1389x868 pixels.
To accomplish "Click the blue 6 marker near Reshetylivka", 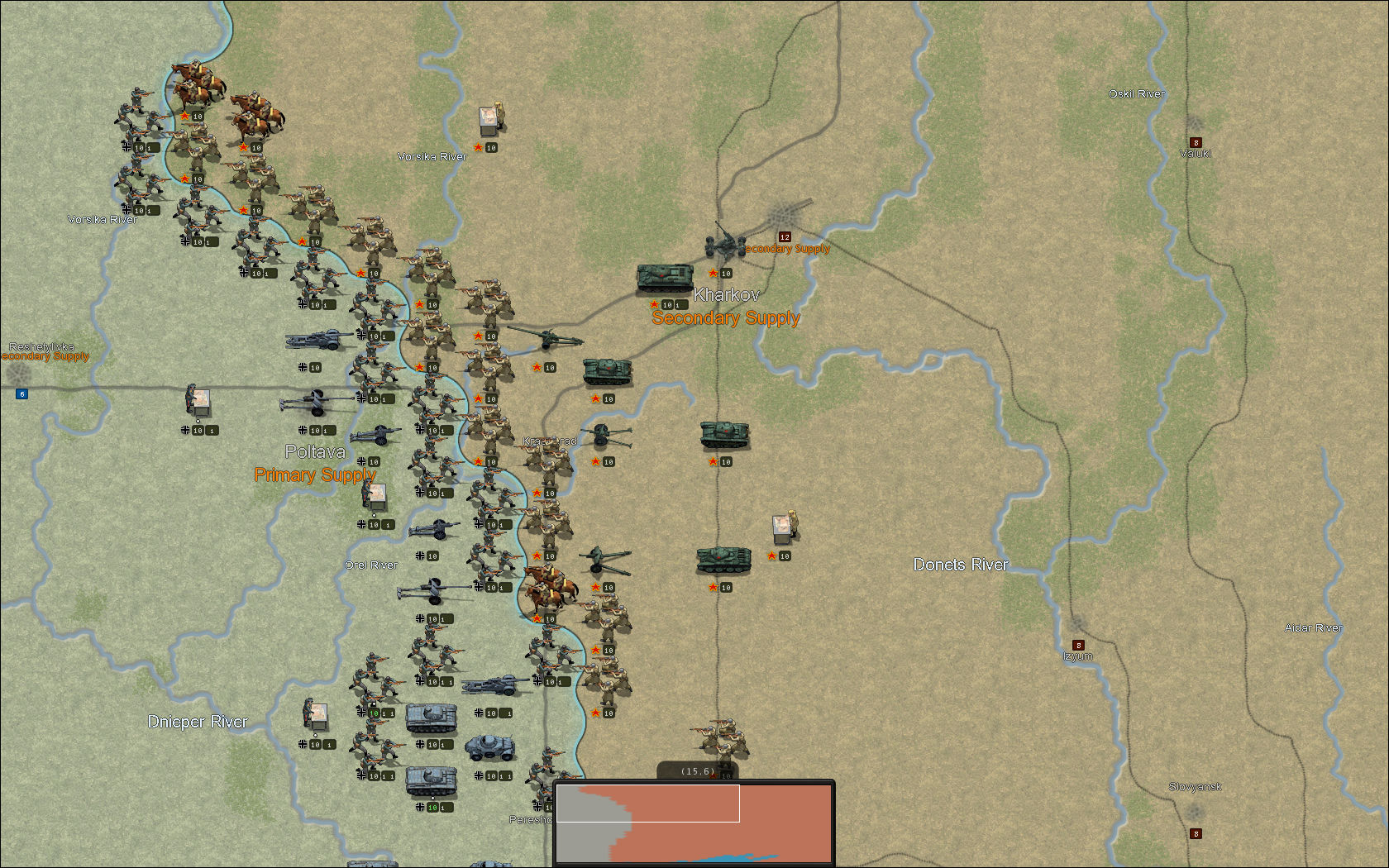I will (x=21, y=394).
